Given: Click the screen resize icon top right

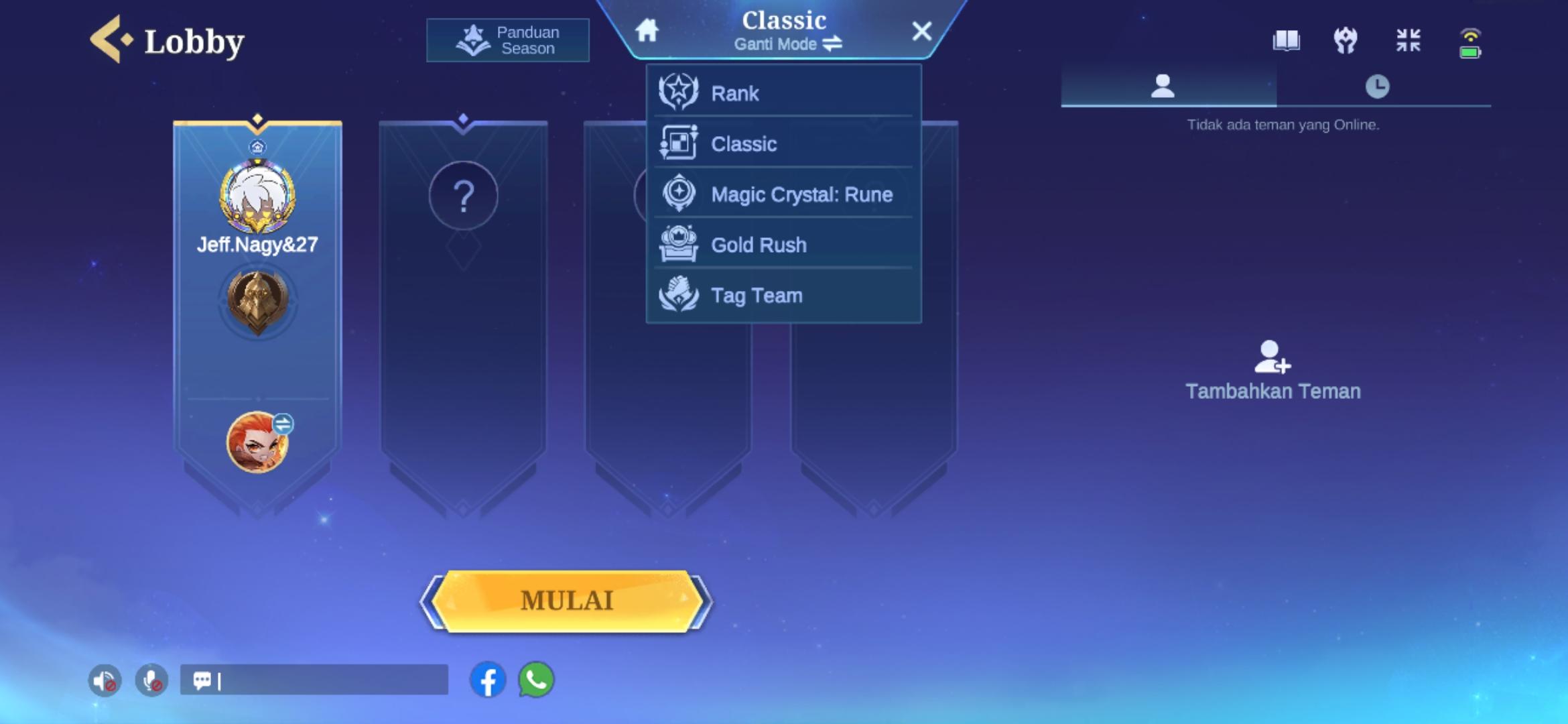Looking at the screenshot, I should pos(1409,41).
